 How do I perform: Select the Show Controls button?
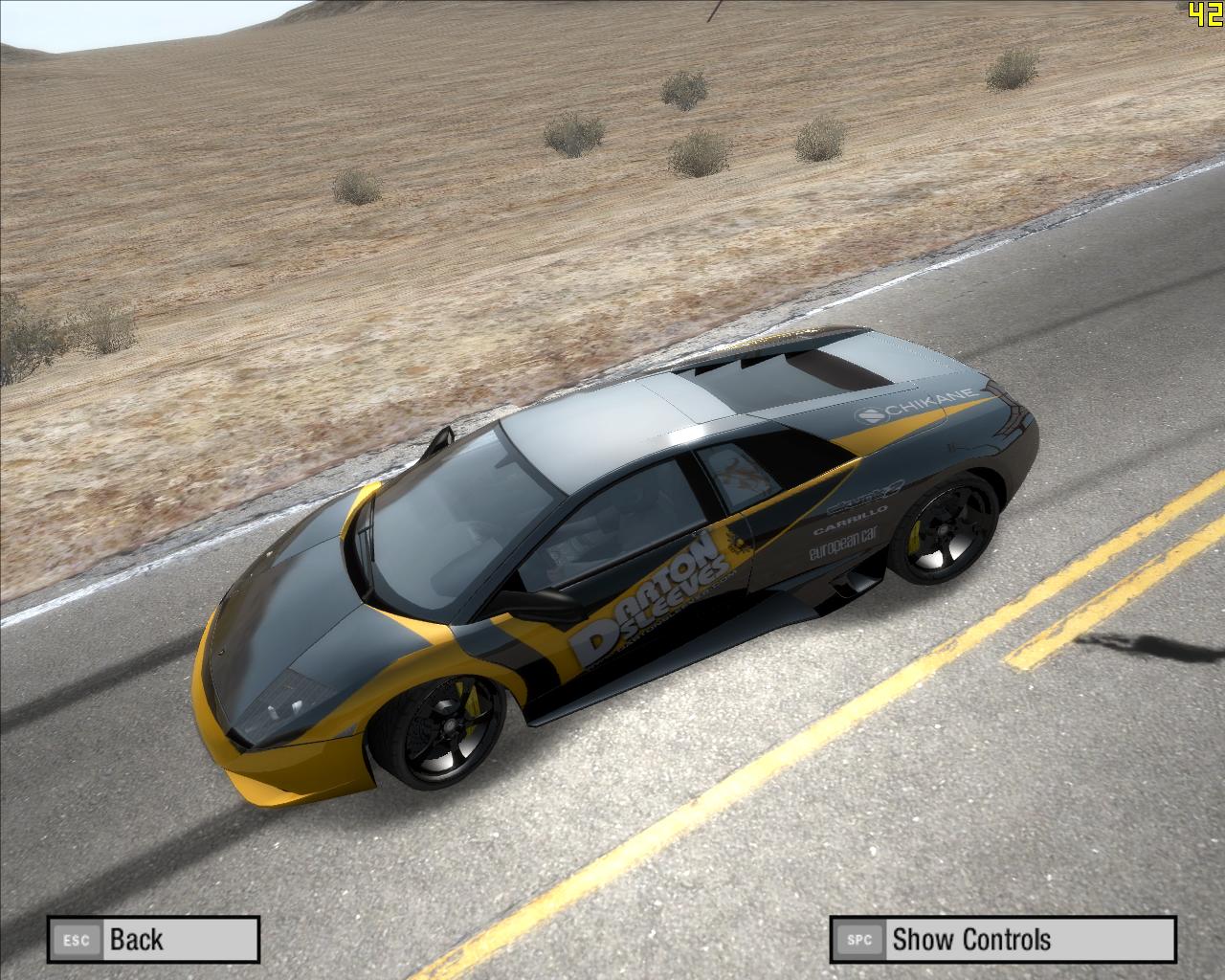pos(1002,939)
